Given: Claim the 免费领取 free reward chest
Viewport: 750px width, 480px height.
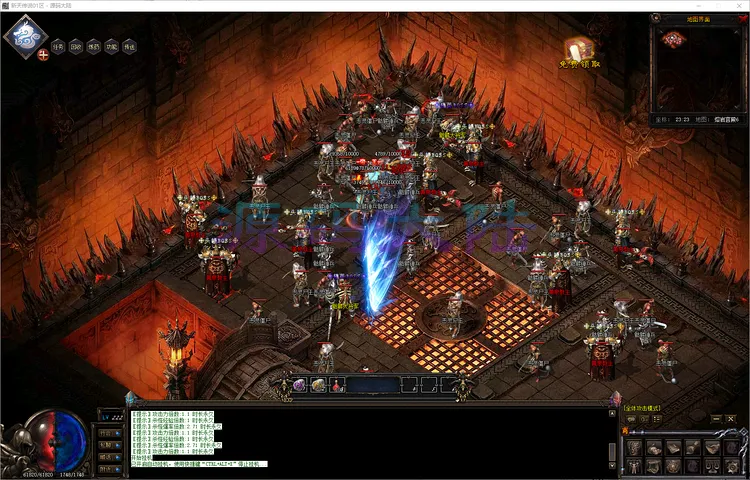Looking at the screenshot, I should pyautogui.click(x=578, y=51).
